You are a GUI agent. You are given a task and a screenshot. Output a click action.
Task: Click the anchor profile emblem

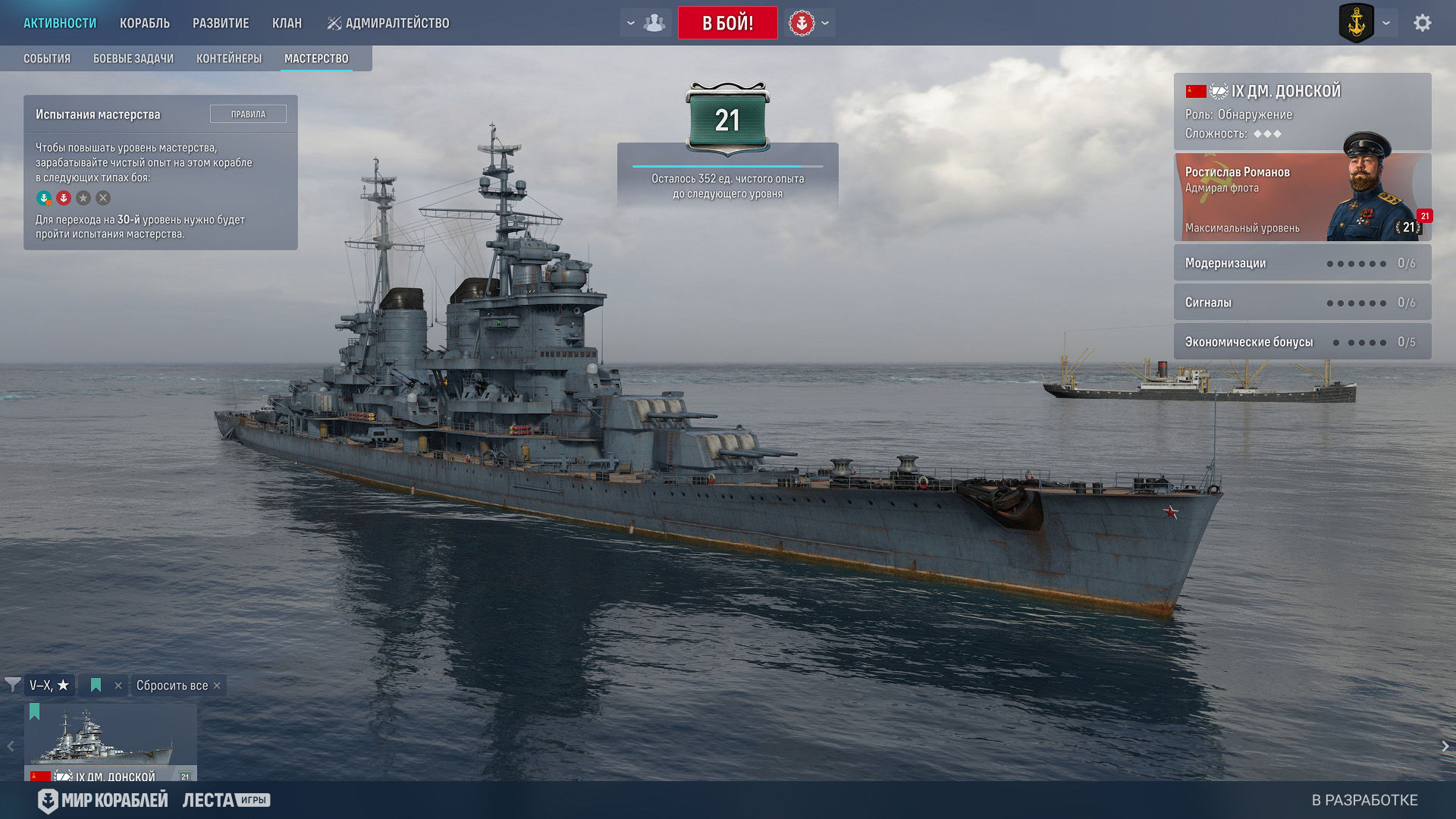click(x=1356, y=23)
